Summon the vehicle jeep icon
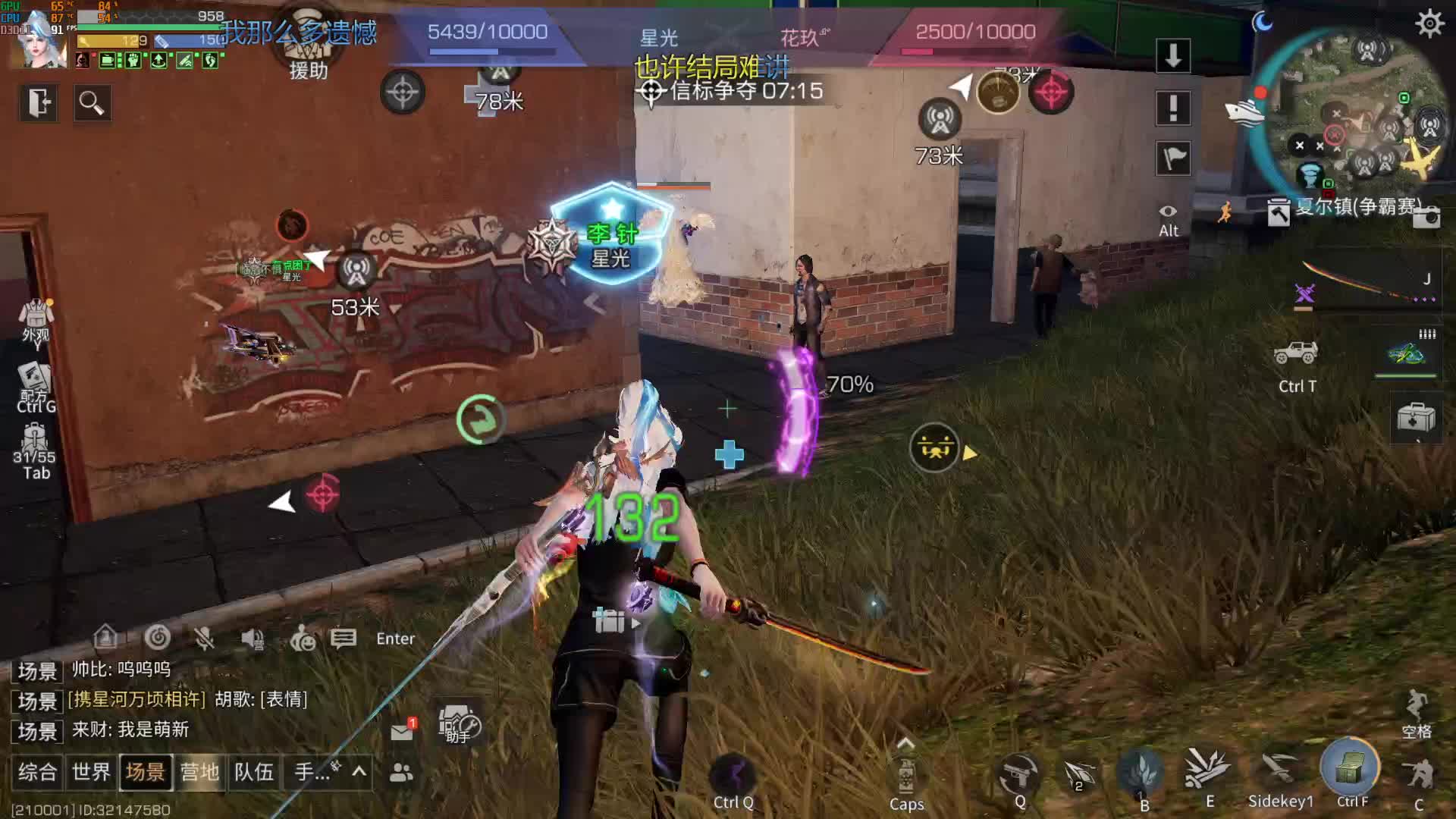 pyautogui.click(x=1296, y=353)
